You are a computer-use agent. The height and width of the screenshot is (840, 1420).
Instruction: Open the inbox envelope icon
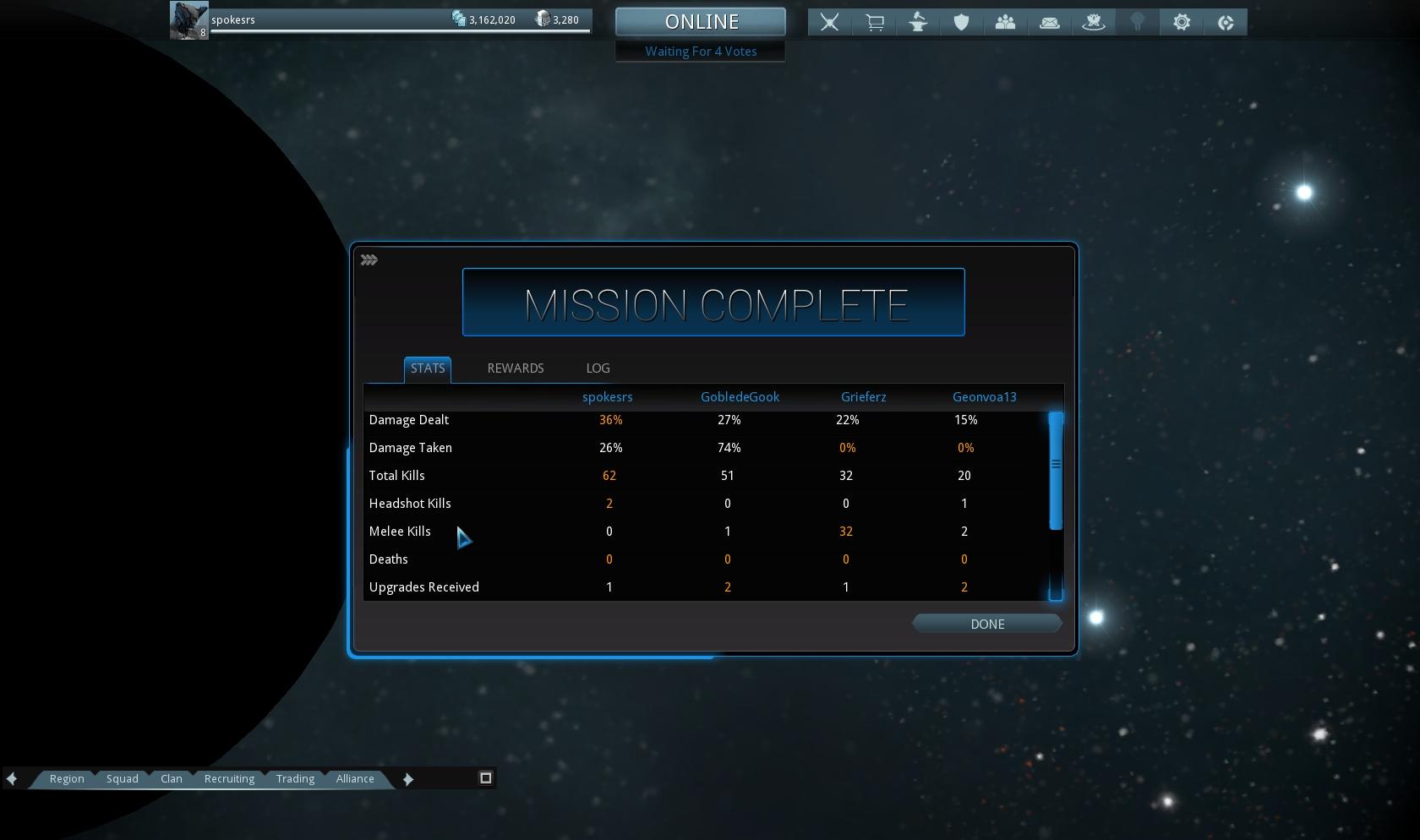(x=1049, y=23)
